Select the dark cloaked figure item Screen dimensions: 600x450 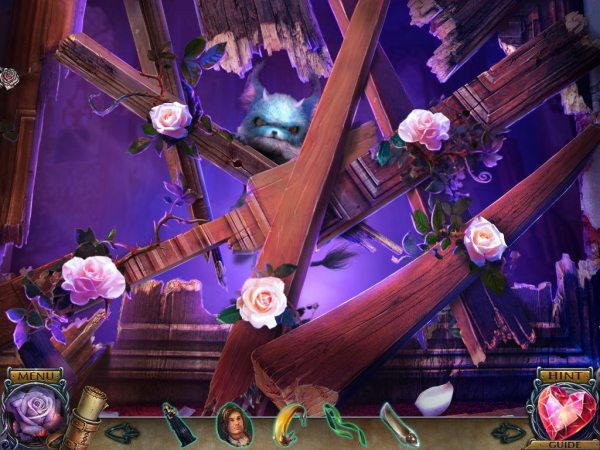point(178,423)
